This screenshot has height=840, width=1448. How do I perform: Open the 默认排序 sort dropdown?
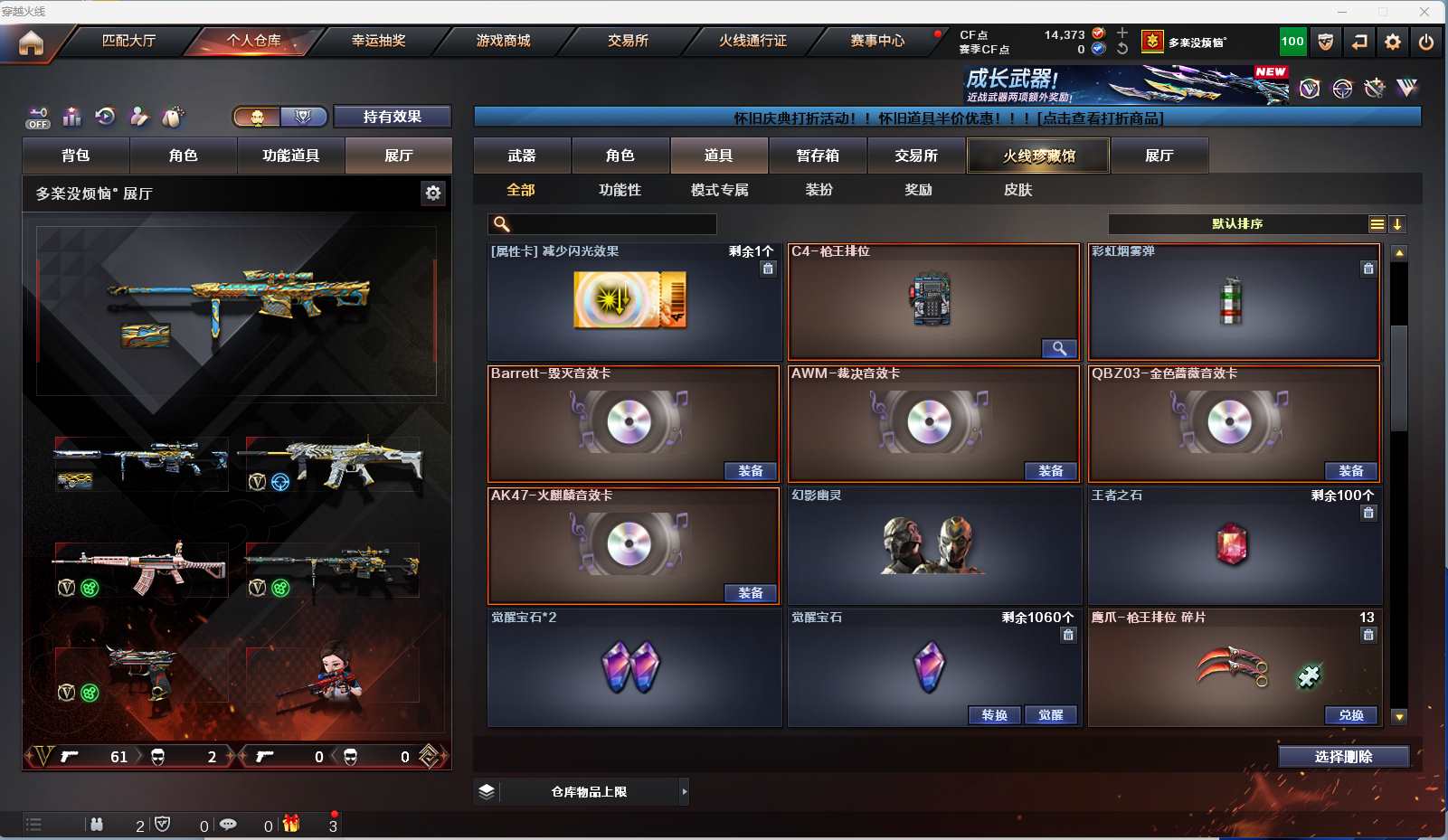[1237, 224]
